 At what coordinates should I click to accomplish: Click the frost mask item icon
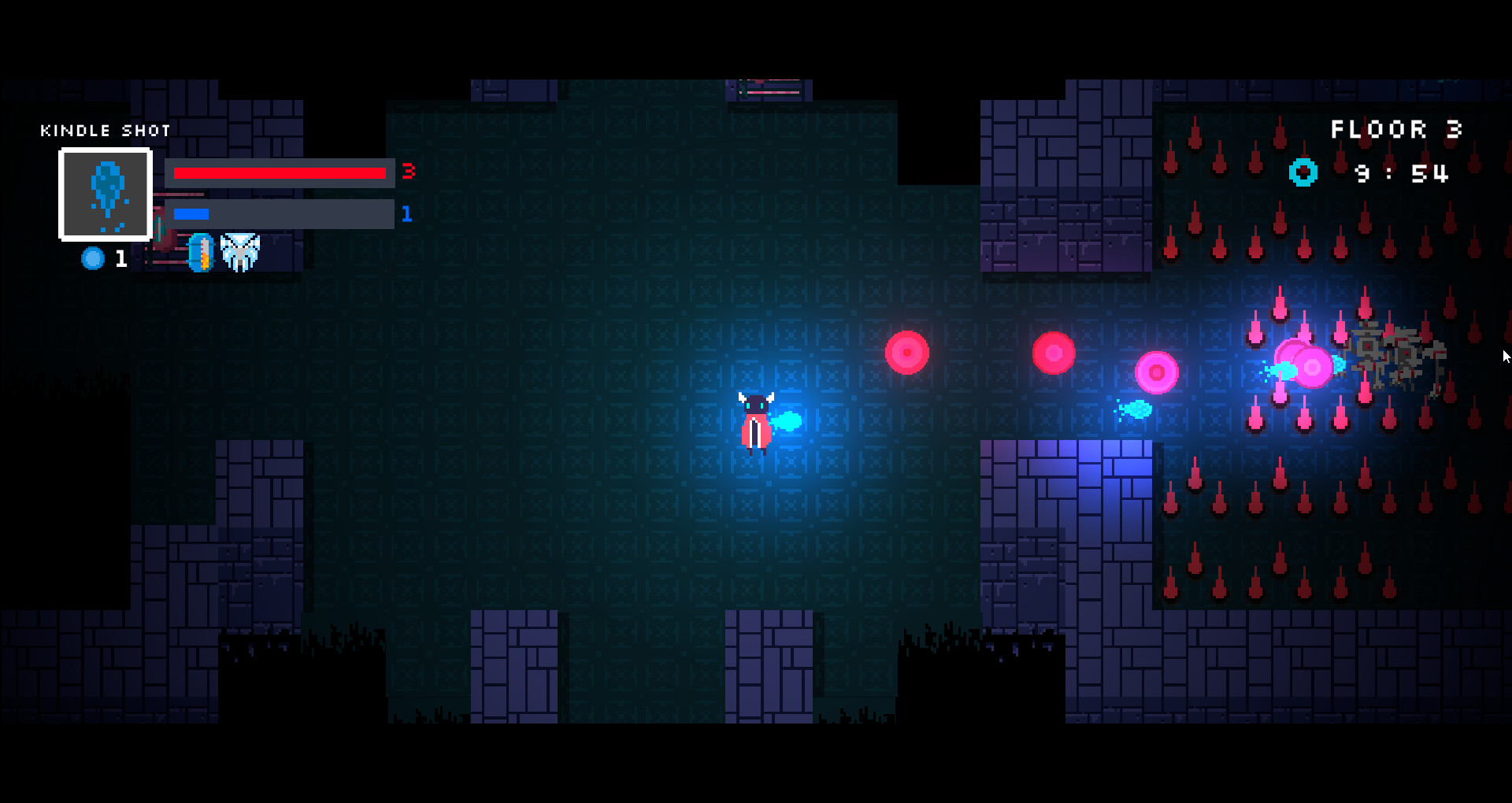tap(242, 252)
